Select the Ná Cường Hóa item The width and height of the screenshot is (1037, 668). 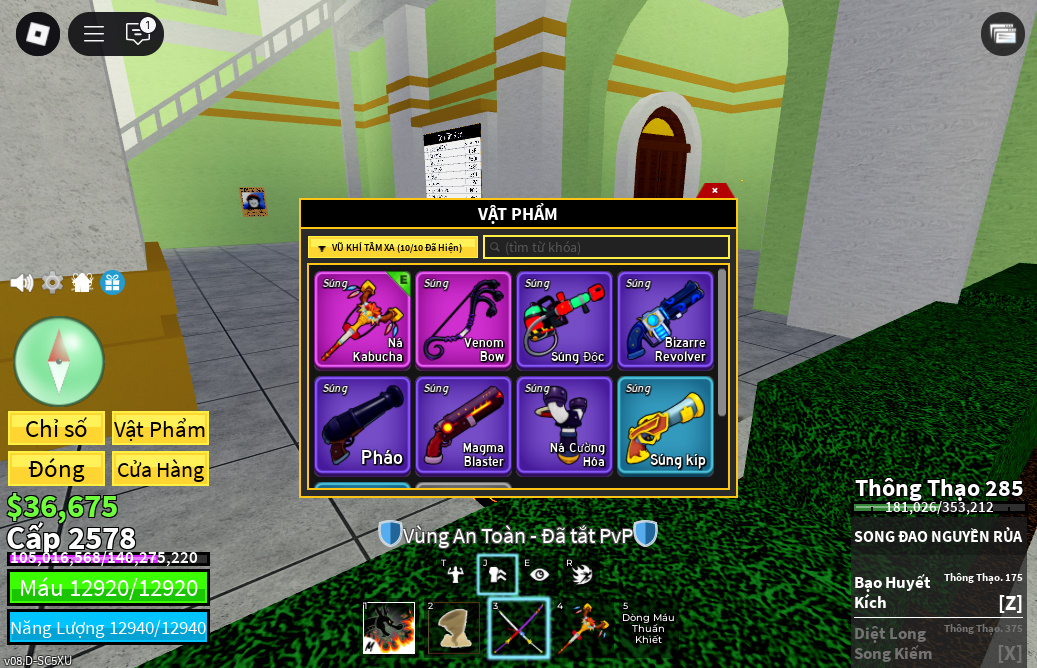click(x=565, y=425)
